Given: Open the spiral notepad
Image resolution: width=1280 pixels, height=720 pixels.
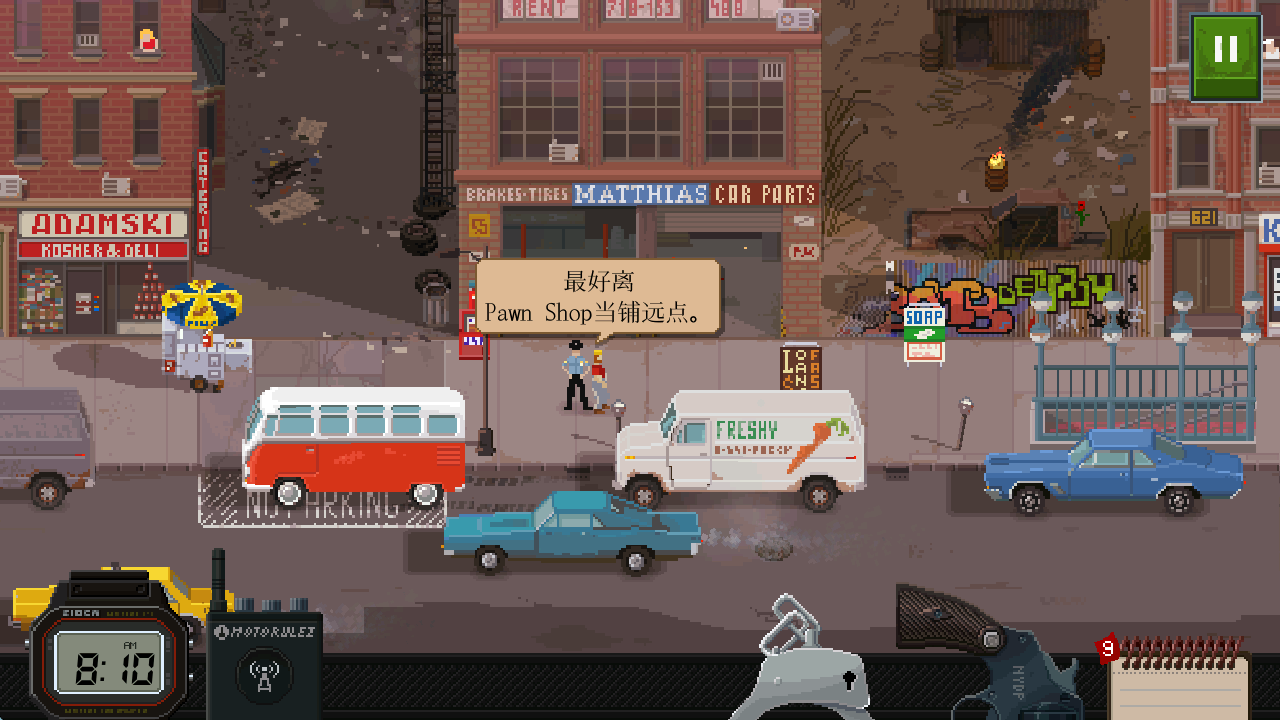Looking at the screenshot, I should click(x=1180, y=680).
